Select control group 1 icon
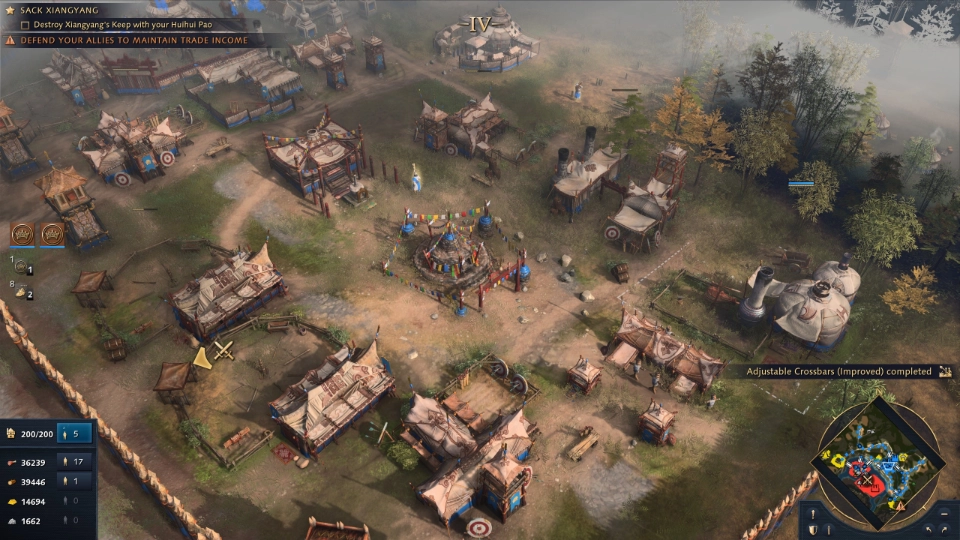 click(x=22, y=268)
